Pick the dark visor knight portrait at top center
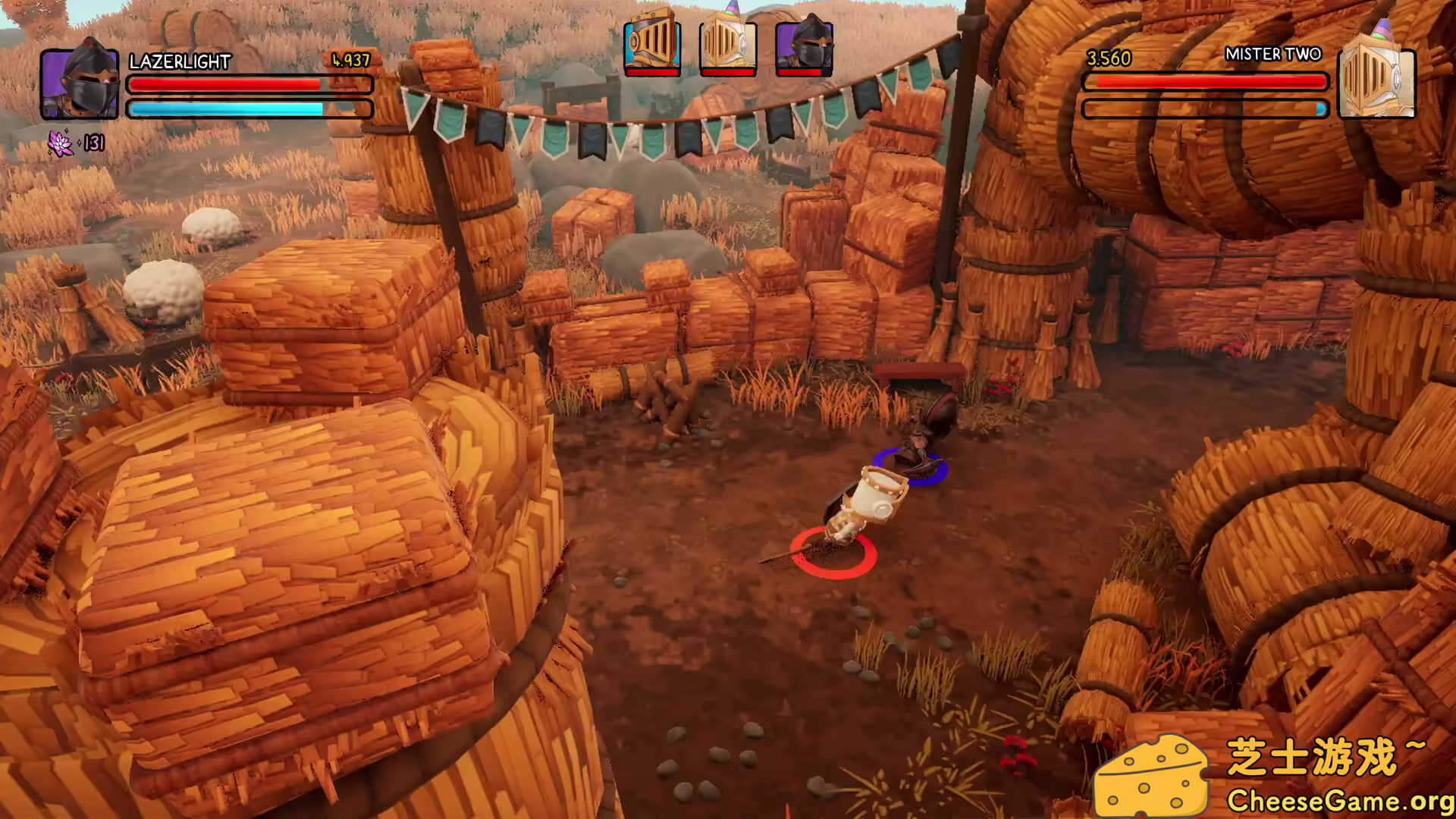The height and width of the screenshot is (819, 1456). coord(804,45)
